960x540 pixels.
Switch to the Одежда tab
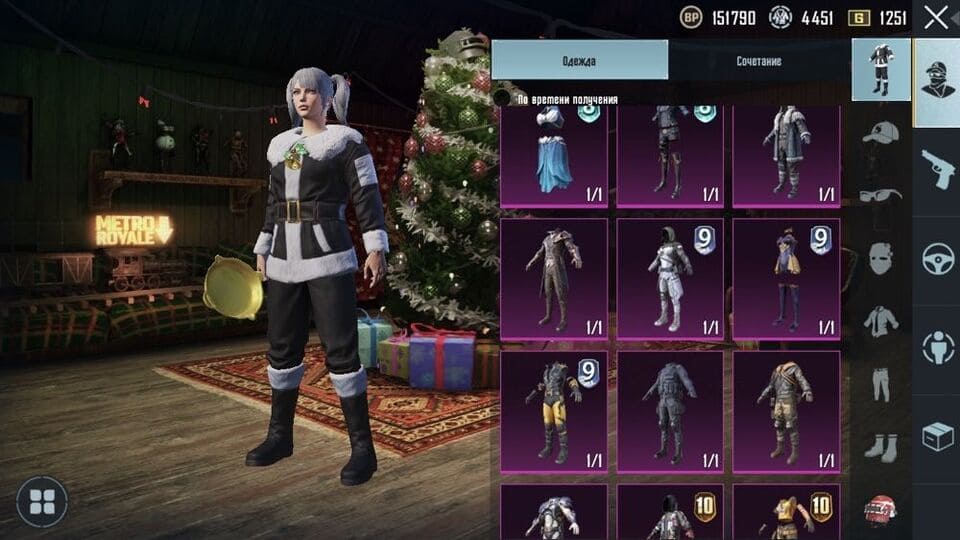pyautogui.click(x=579, y=61)
